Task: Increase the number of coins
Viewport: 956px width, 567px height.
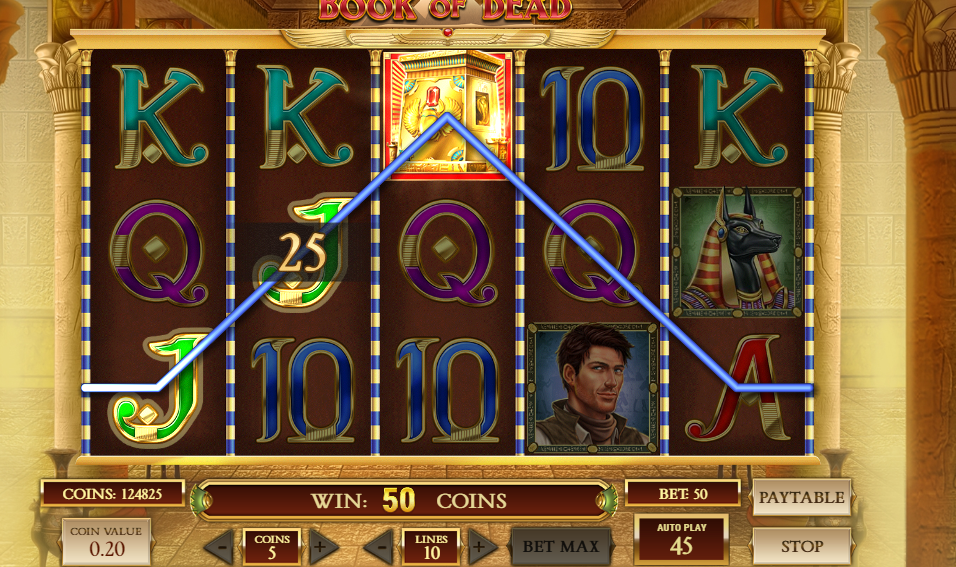Action: coord(321,547)
